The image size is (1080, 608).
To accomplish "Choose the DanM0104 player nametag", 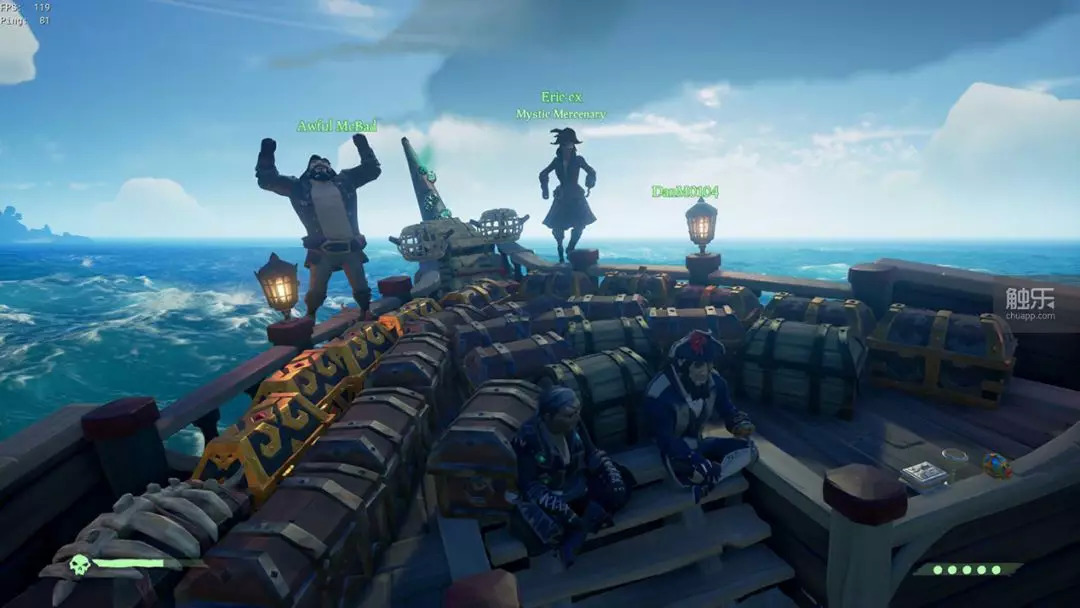I will point(685,191).
